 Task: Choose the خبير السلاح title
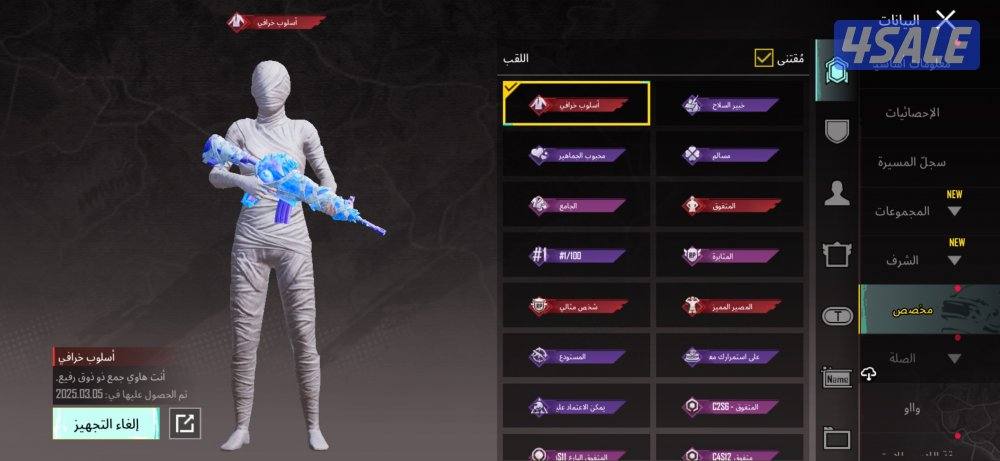pos(731,104)
